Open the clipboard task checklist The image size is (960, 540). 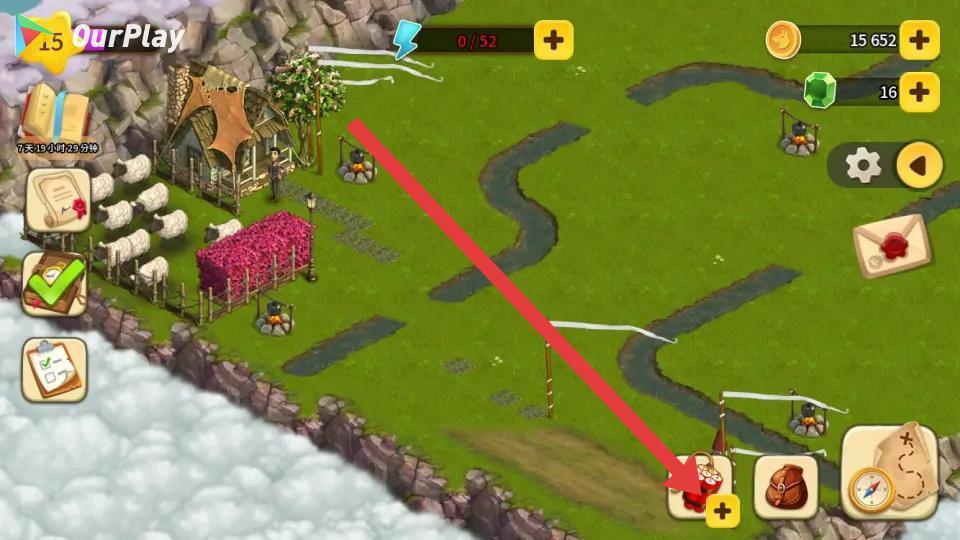click(x=54, y=370)
